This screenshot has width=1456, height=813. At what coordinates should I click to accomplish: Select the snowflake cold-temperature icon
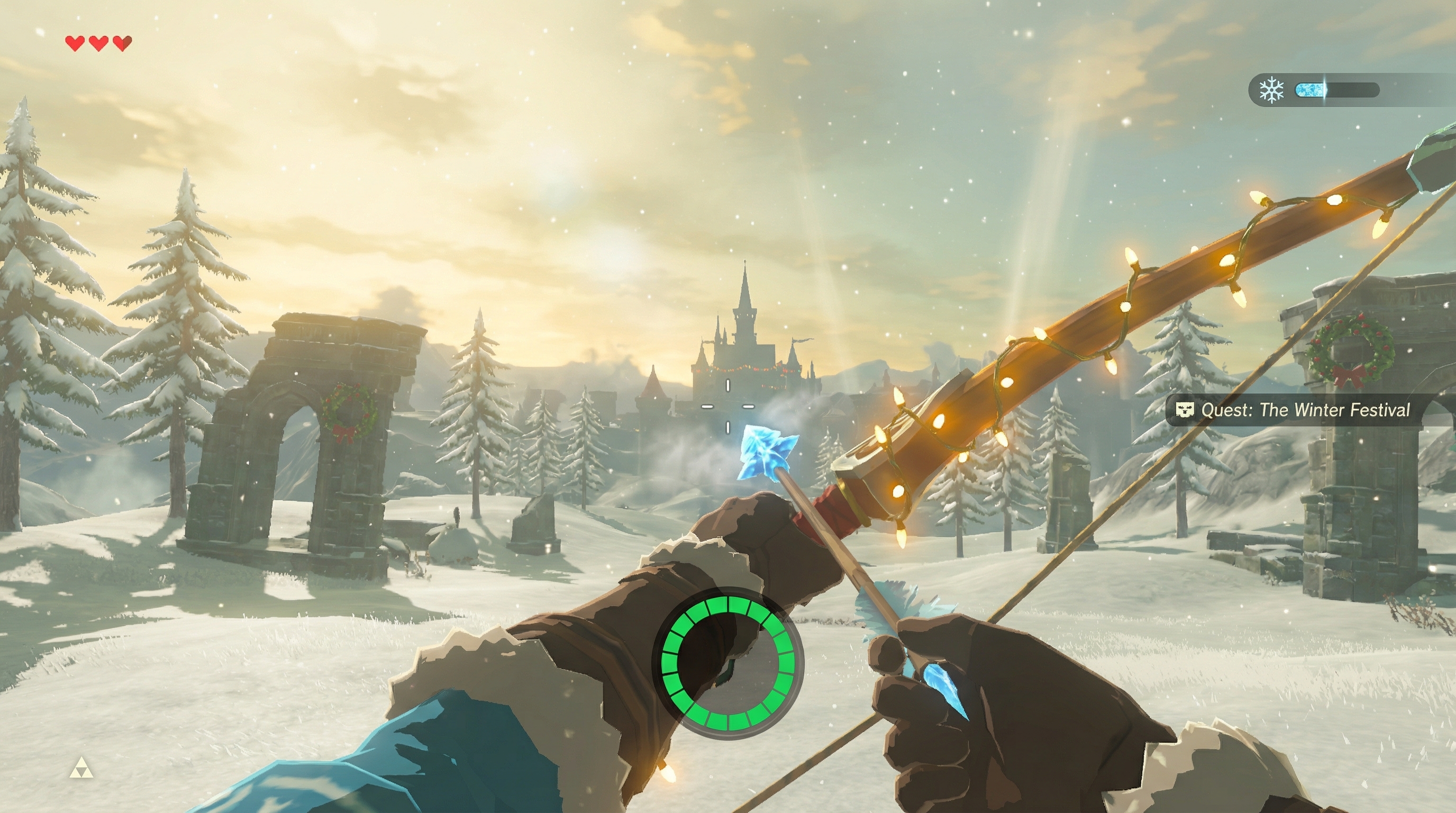[x=1271, y=91]
